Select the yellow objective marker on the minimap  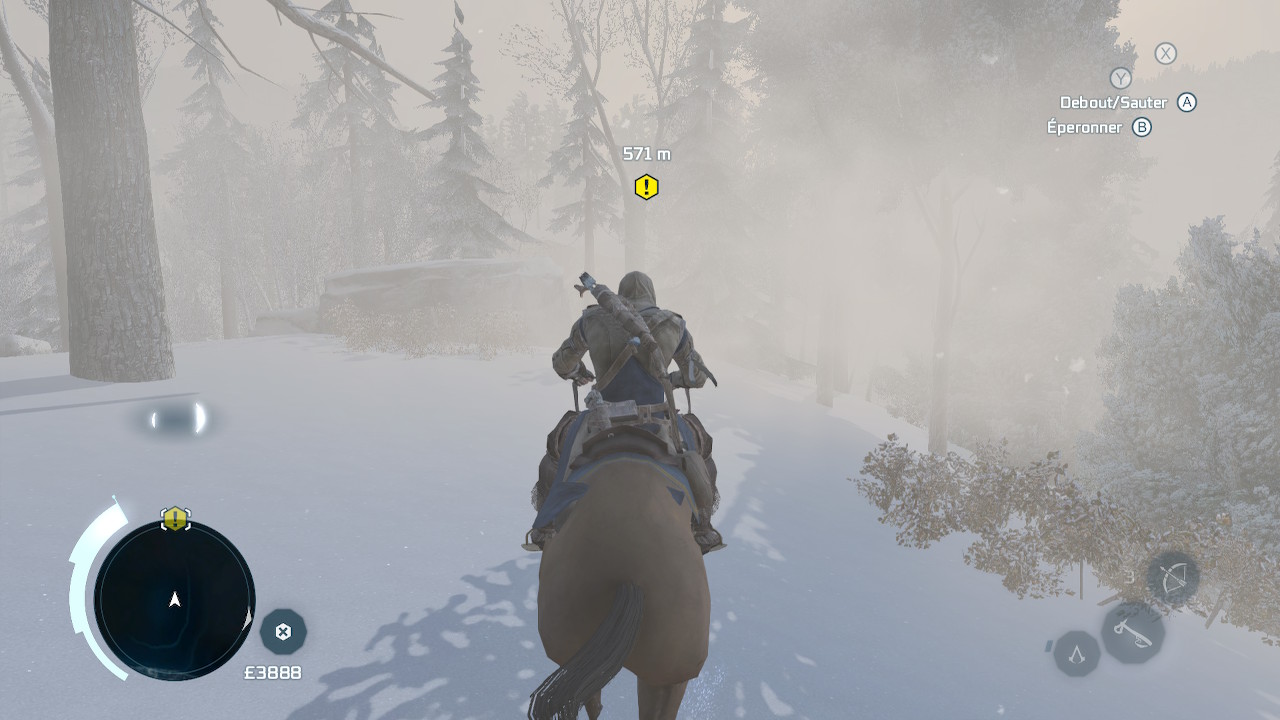click(176, 518)
